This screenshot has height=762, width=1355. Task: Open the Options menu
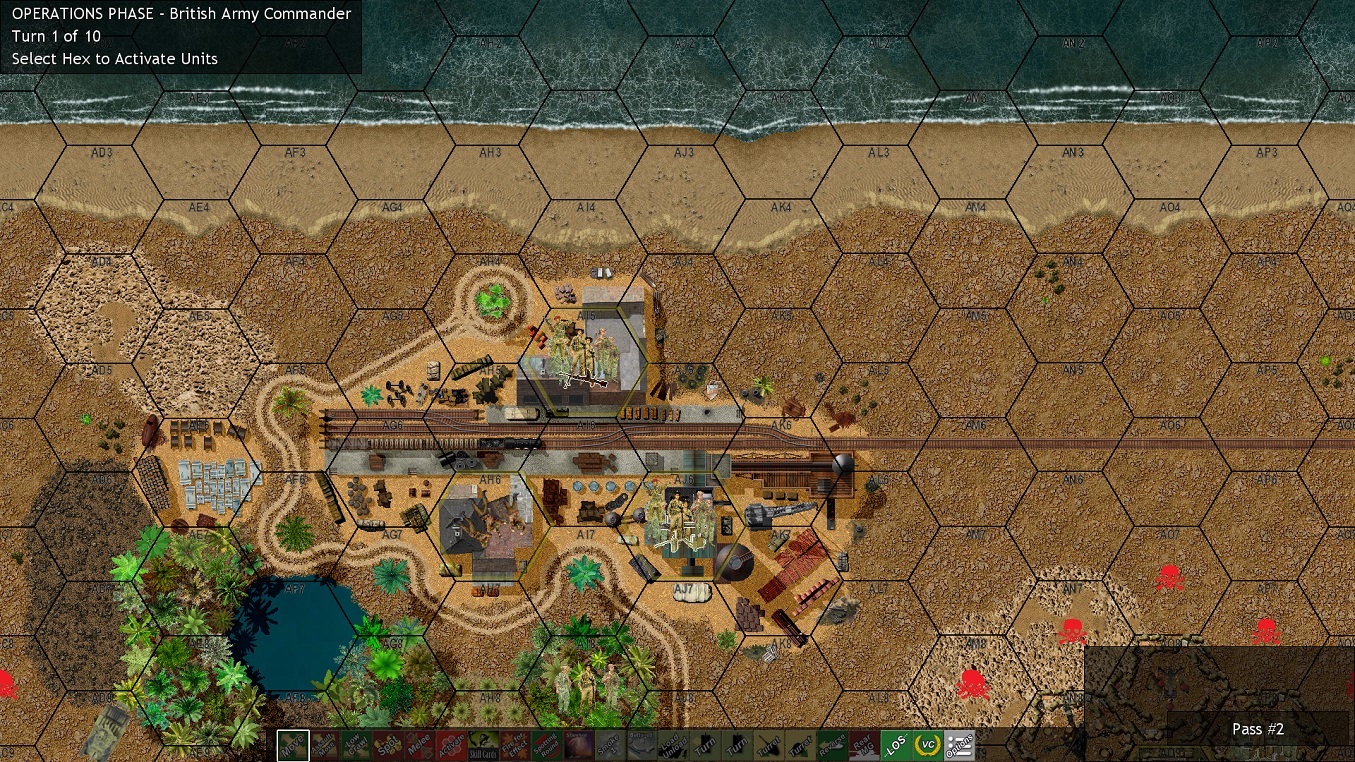click(x=958, y=745)
